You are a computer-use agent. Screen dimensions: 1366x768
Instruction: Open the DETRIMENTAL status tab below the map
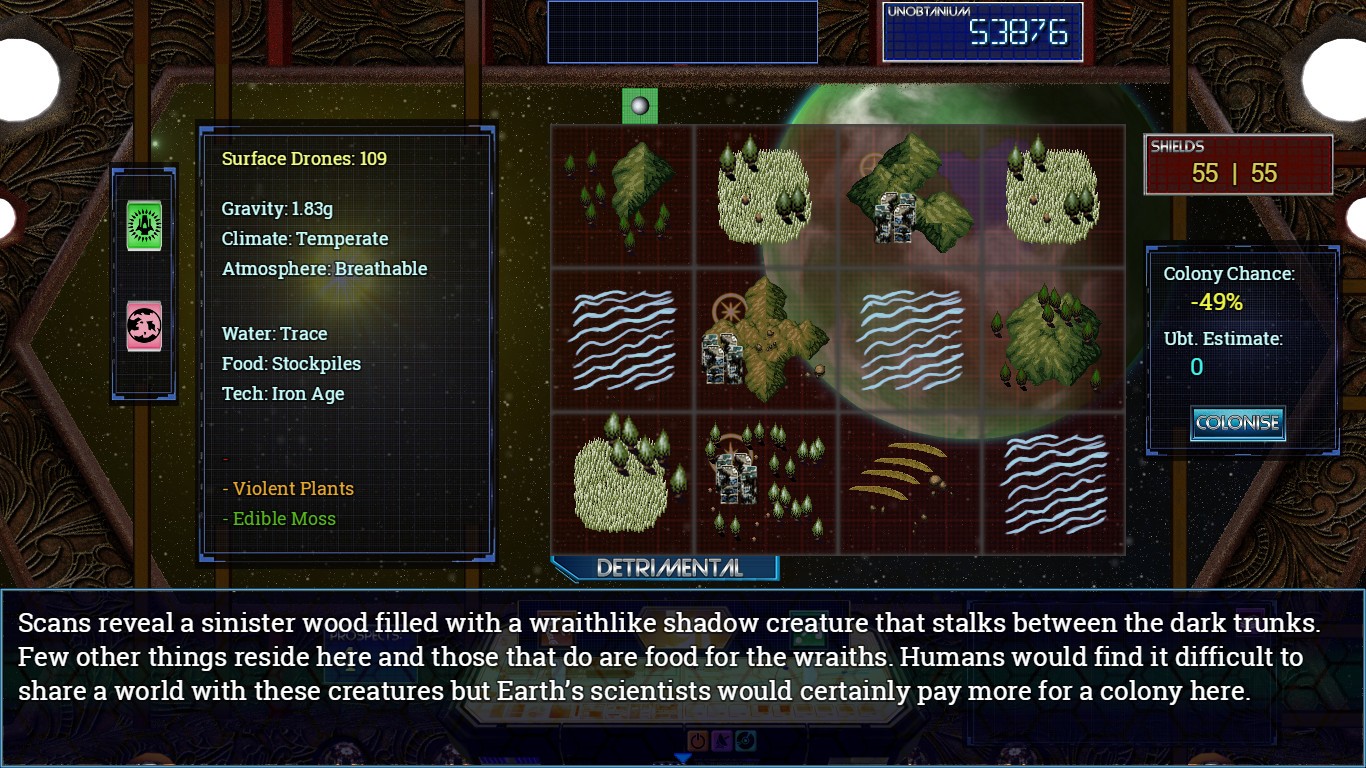coord(668,566)
